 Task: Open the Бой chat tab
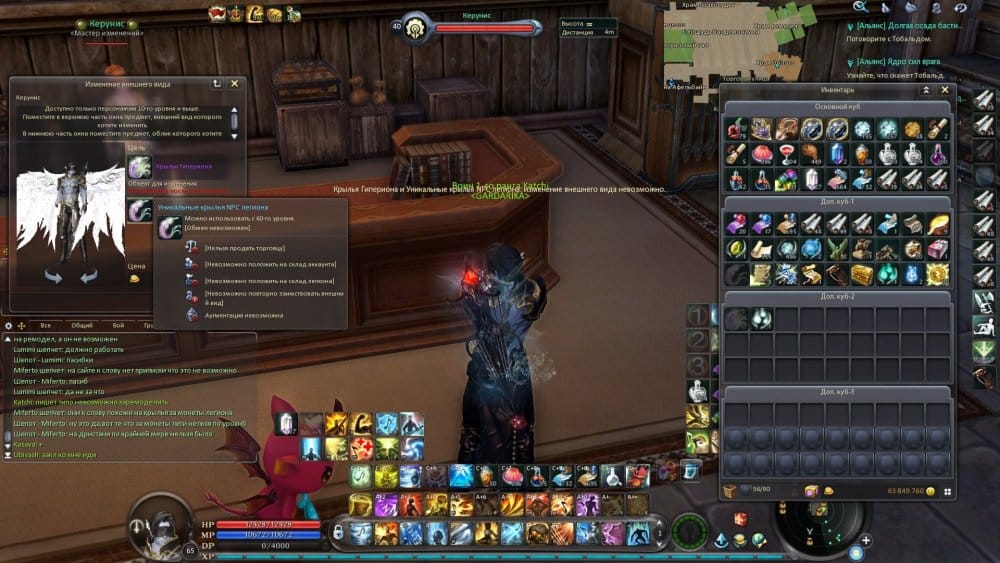(118, 325)
